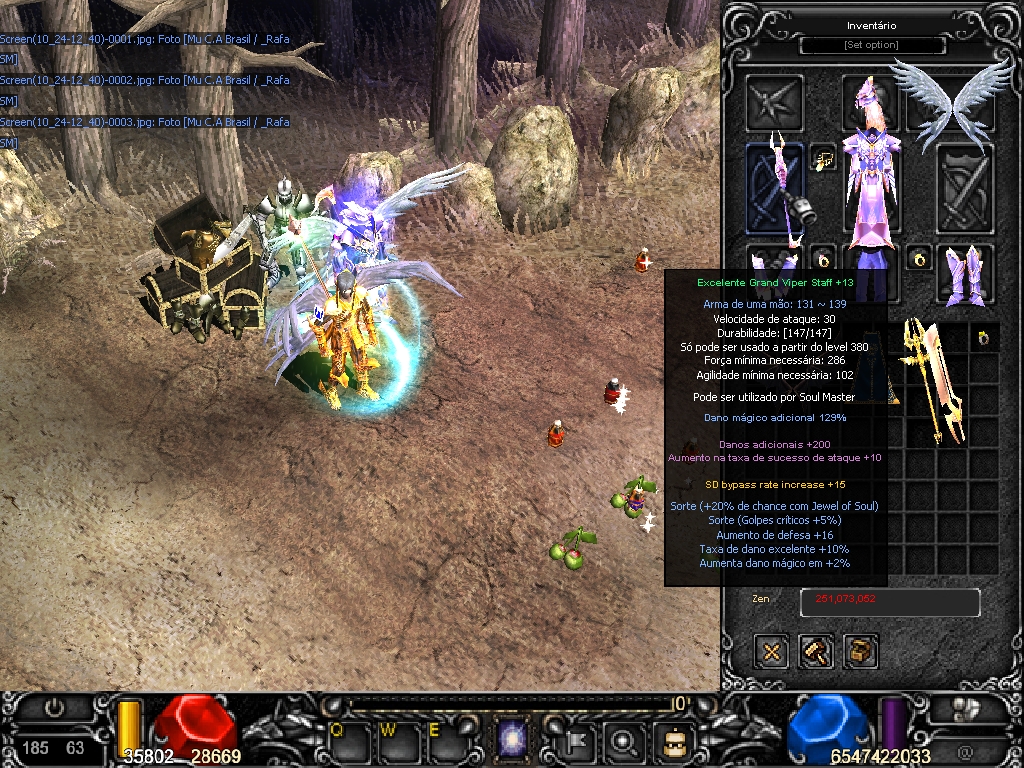This screenshot has height=768, width=1024.
Task: Click the Set option button
Action: (x=872, y=45)
